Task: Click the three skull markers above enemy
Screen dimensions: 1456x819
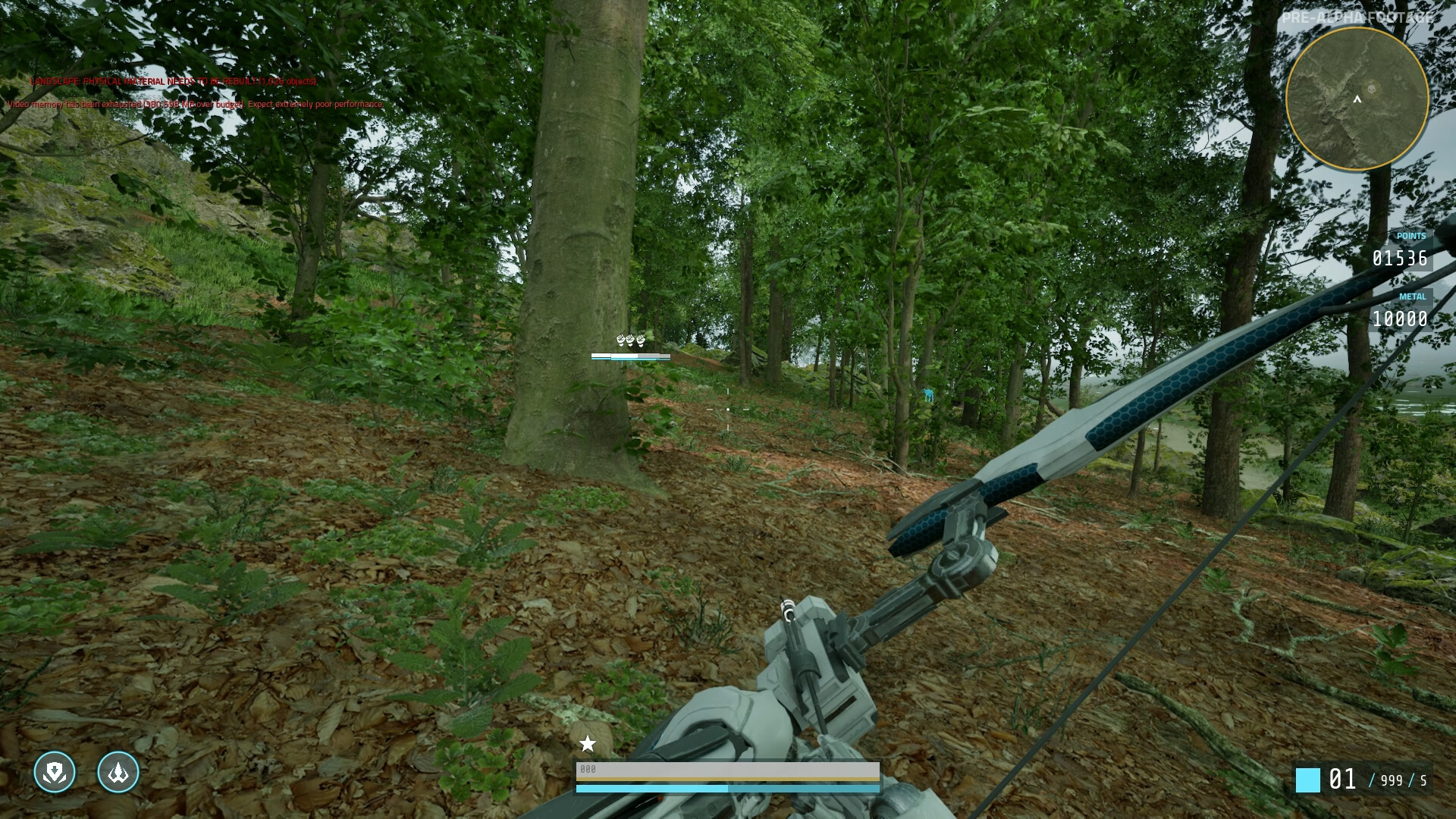Action: point(630,340)
